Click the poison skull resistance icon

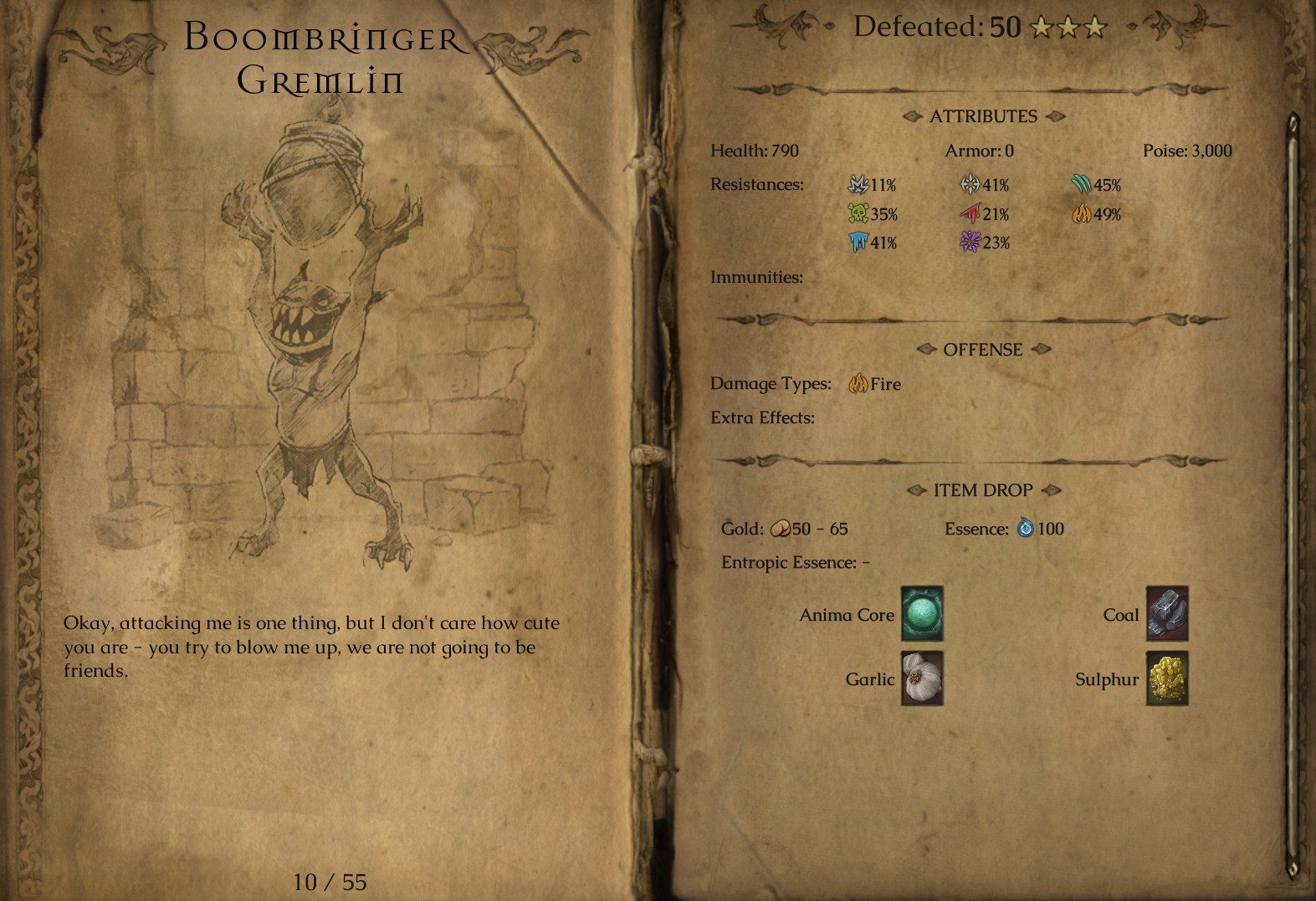click(x=857, y=214)
